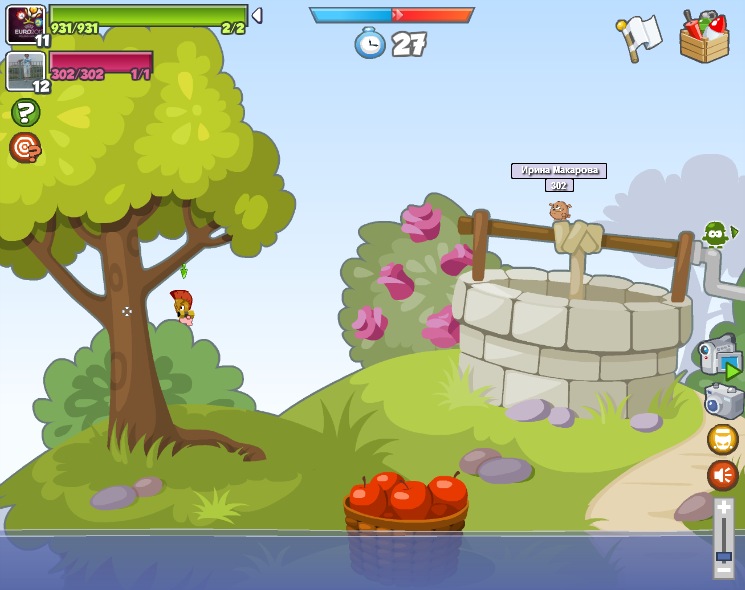Viewport: 745px width, 590px height.
Task: Select the Euro 2012 player avatar
Action: [25, 24]
